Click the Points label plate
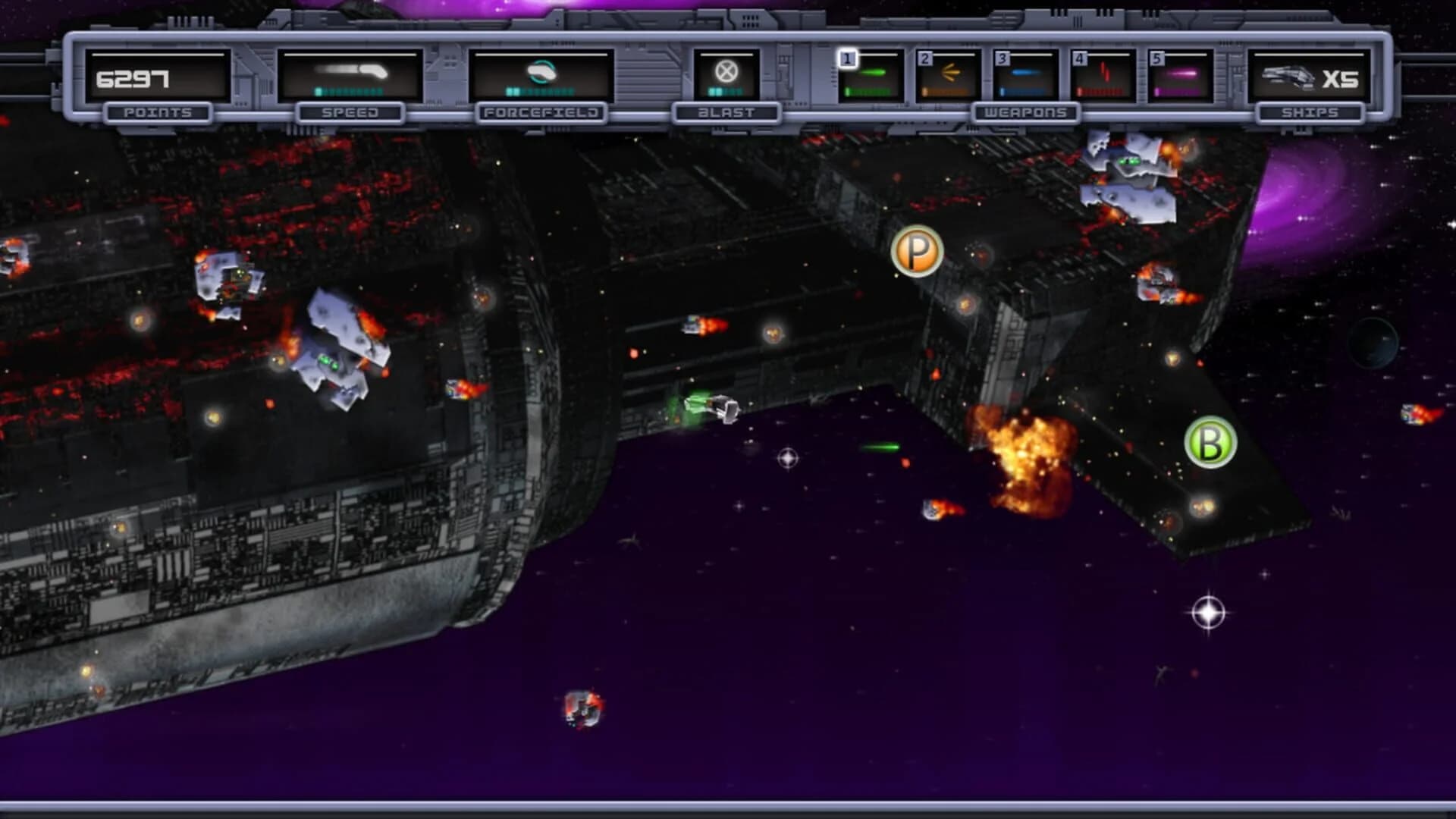The image size is (1456, 819). pyautogui.click(x=159, y=112)
